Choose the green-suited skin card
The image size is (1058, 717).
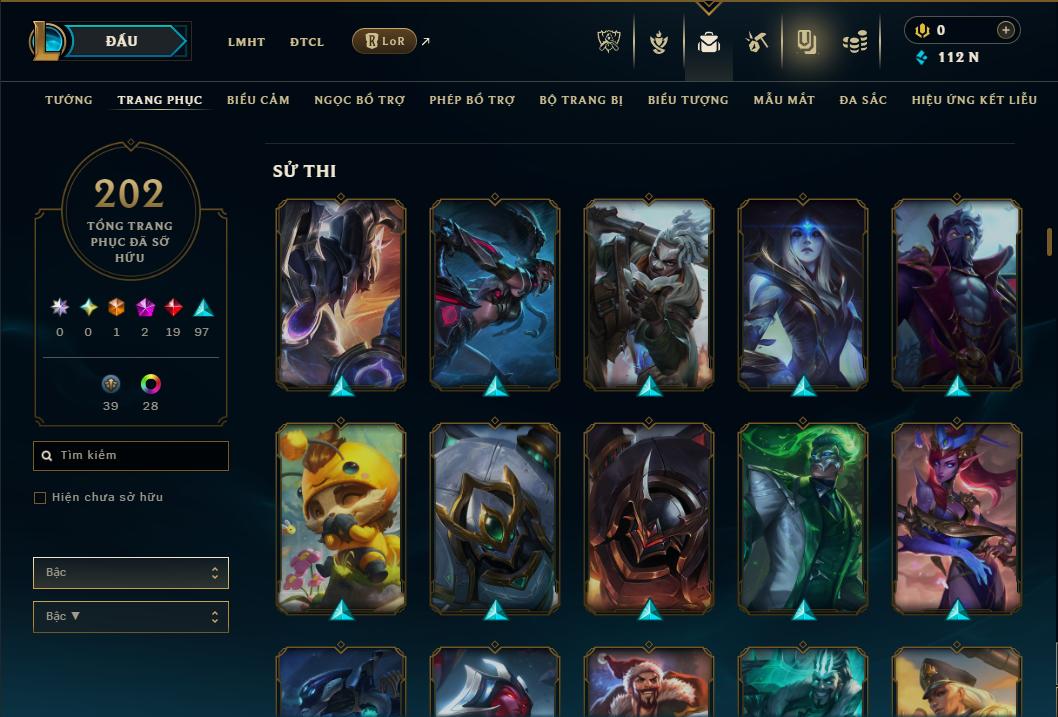click(803, 518)
